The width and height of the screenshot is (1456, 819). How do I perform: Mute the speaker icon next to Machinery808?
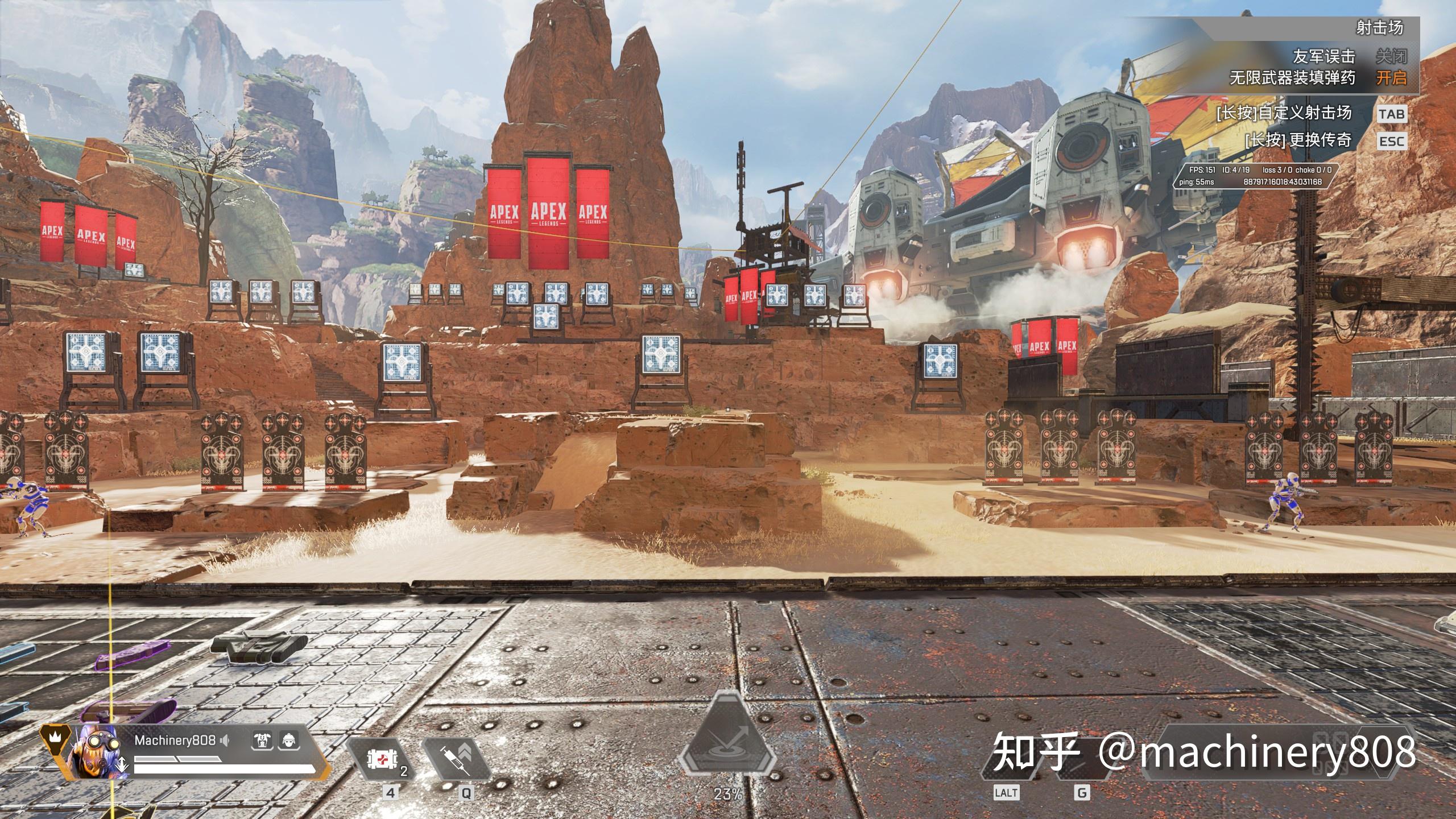[225, 739]
